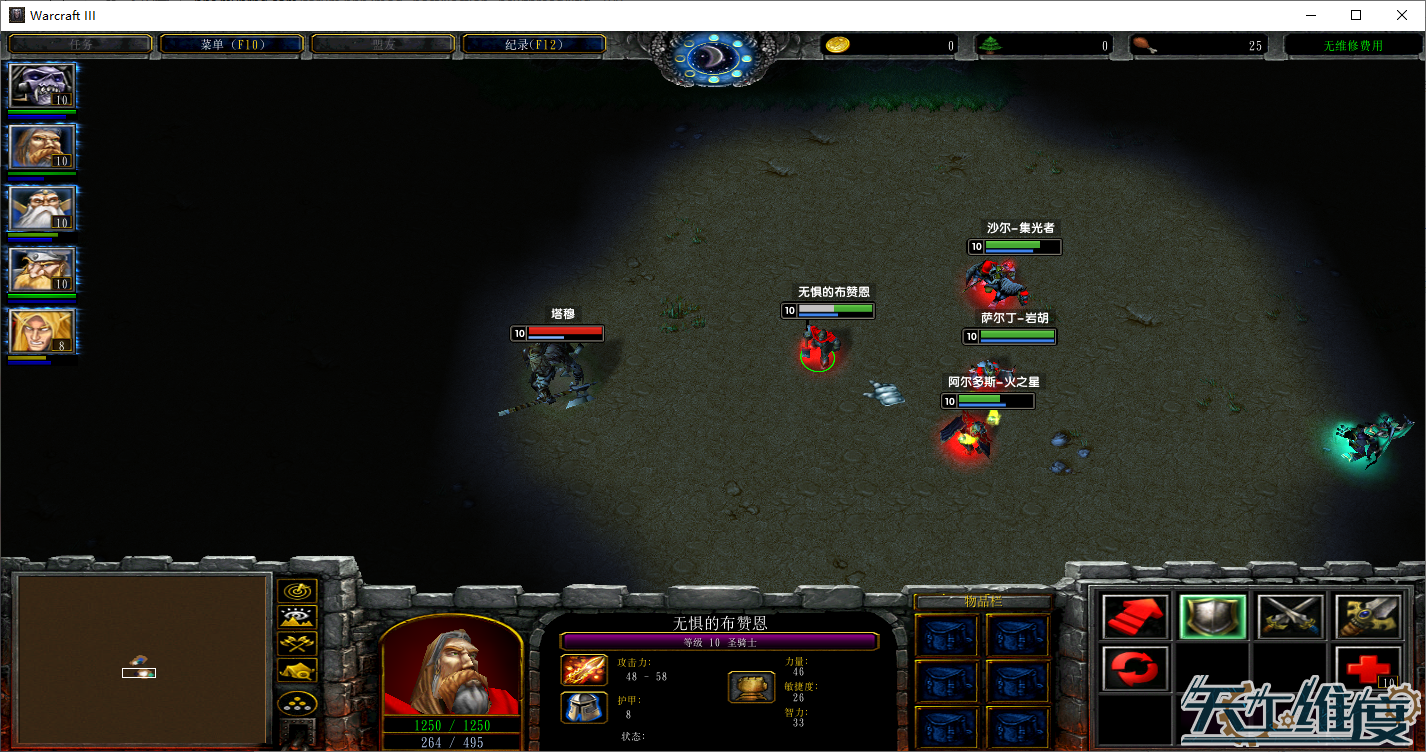This screenshot has height=752, width=1426.
Task: Select the silver shield command icon
Action: [x=1212, y=617]
